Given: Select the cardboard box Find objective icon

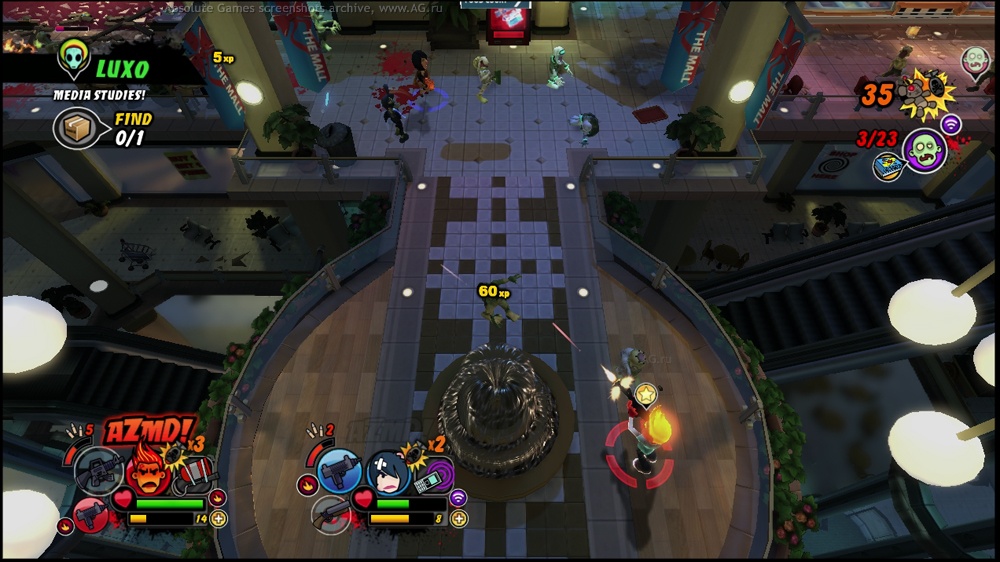Looking at the screenshot, I should pos(77,129).
